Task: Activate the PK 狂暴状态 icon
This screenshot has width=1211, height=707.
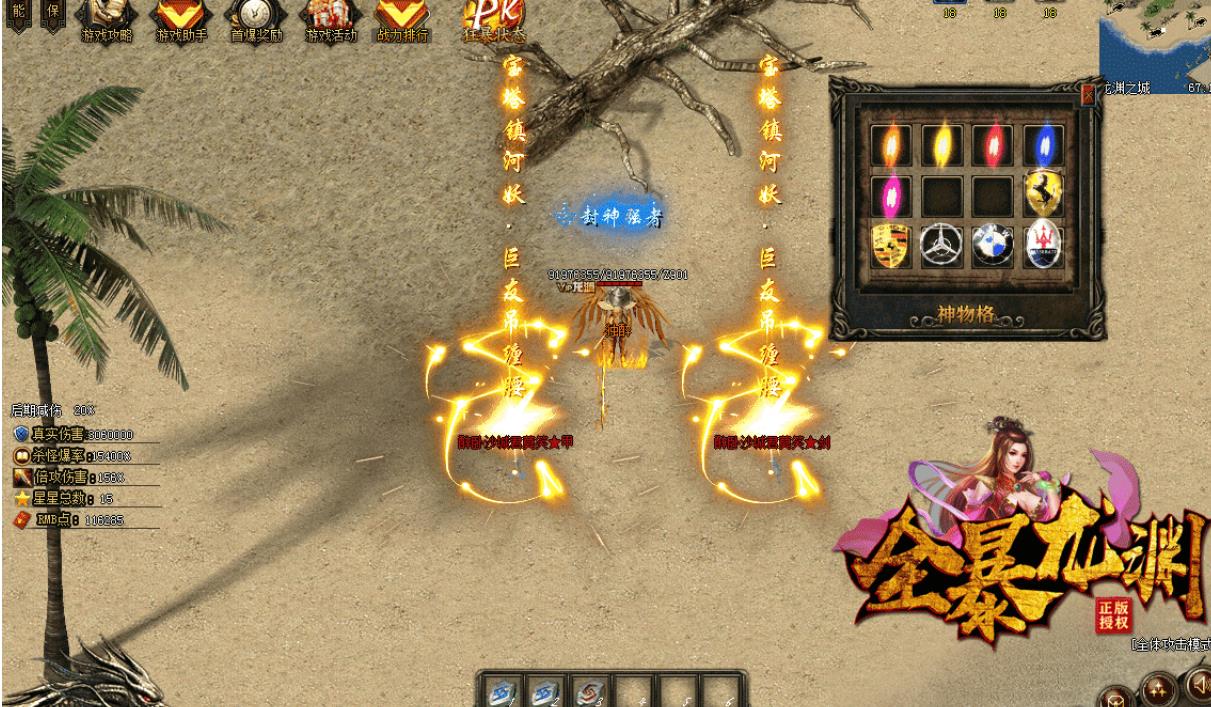Action: point(493,17)
